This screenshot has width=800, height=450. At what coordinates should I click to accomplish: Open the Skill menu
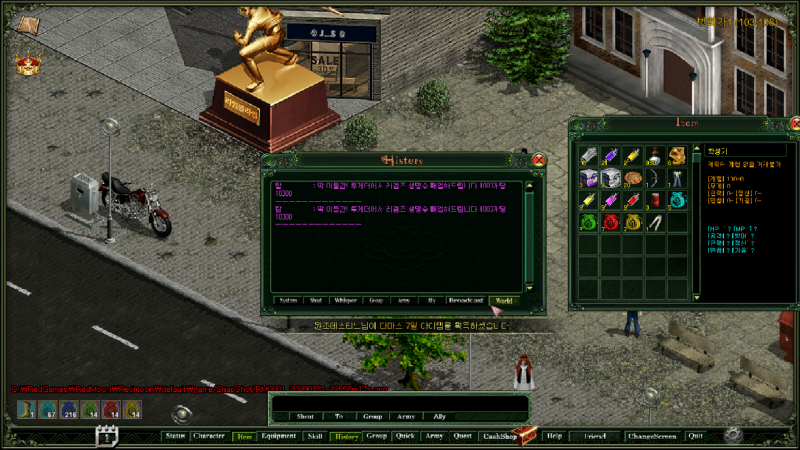click(x=314, y=437)
